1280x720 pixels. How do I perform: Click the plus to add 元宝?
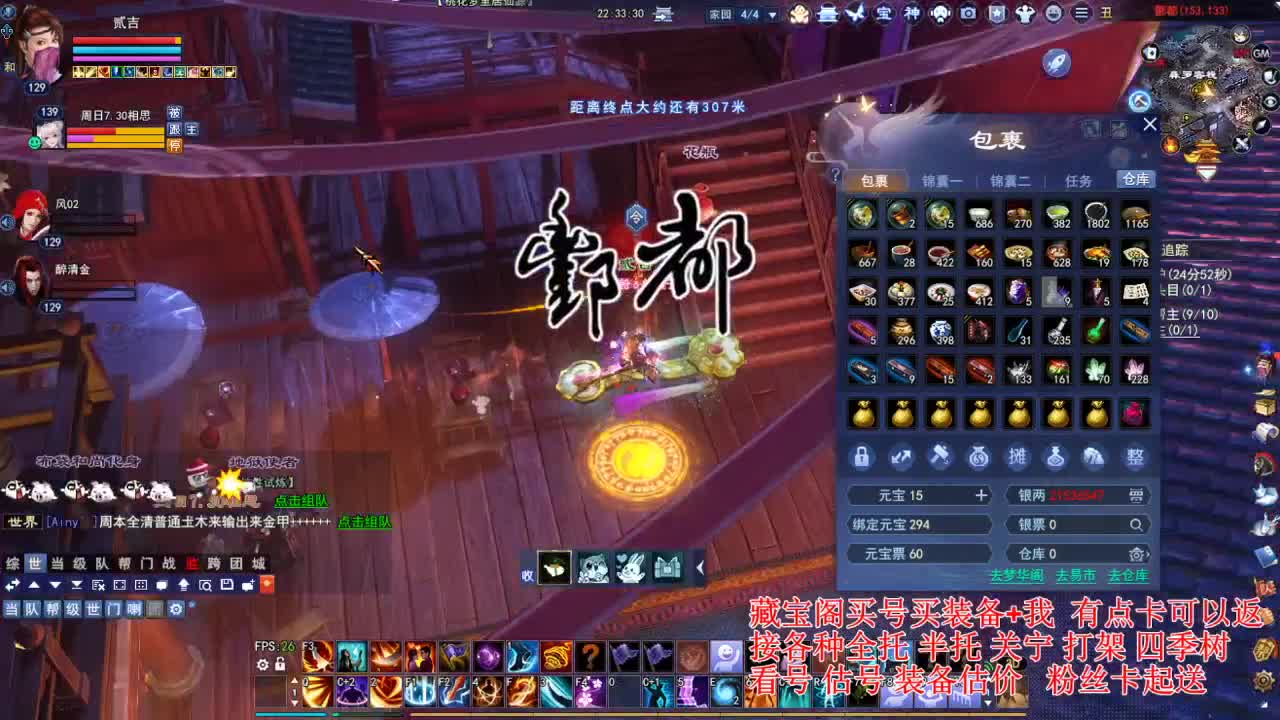[x=981, y=495]
